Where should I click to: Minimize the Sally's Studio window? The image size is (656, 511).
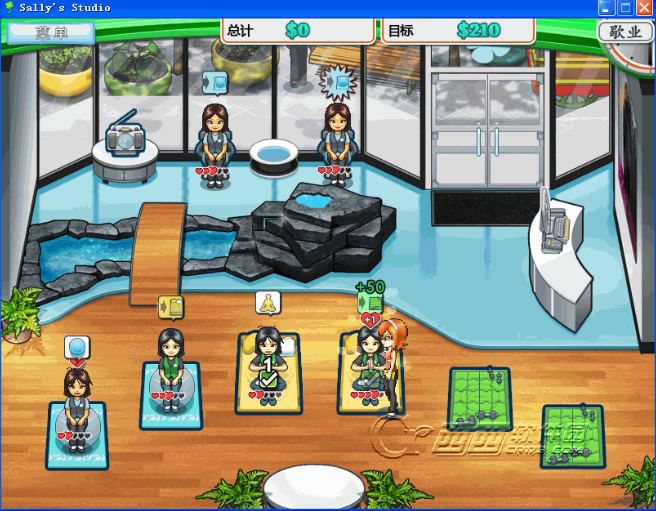pyautogui.click(x=606, y=8)
